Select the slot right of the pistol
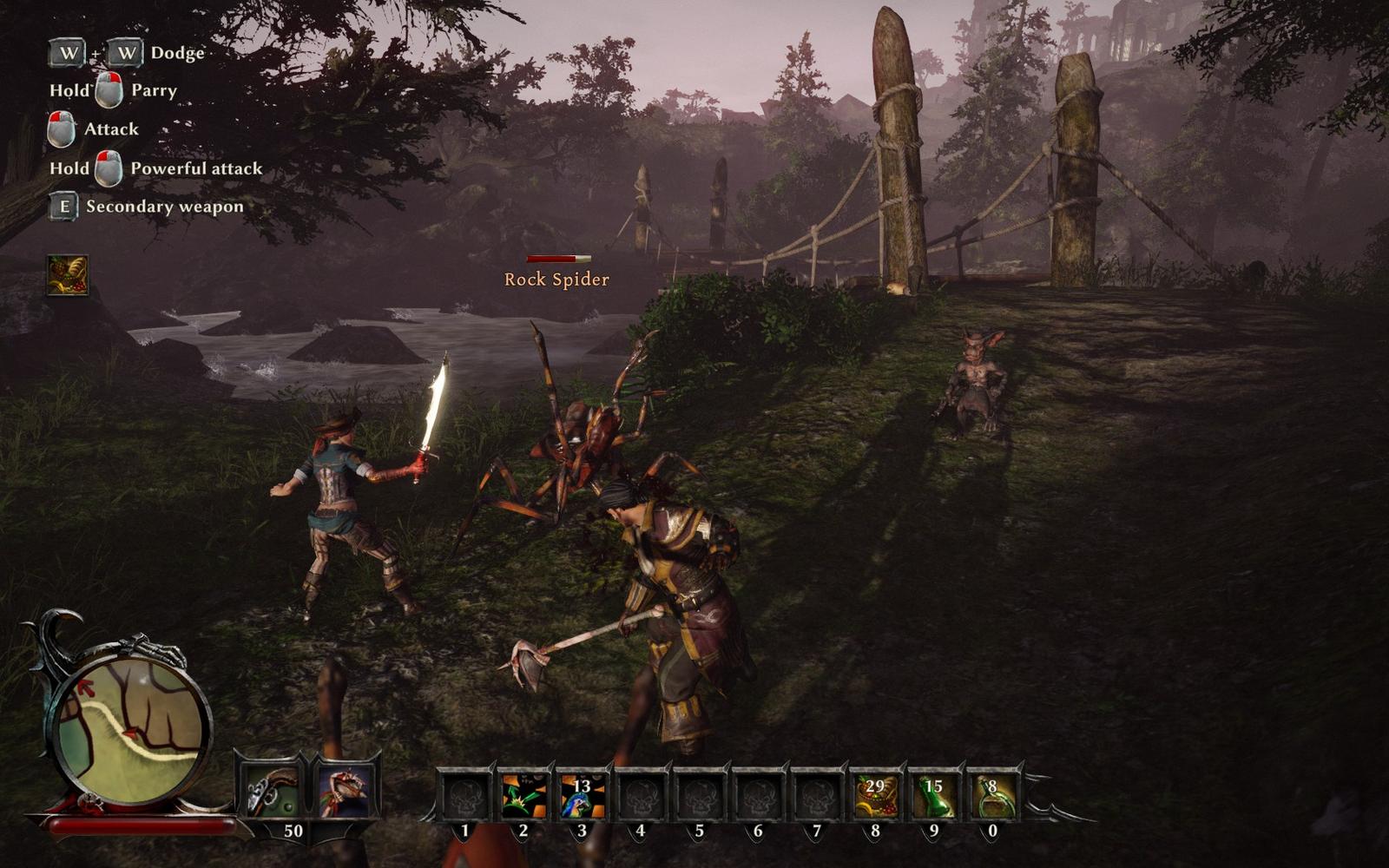The height and width of the screenshot is (868, 1389). pos(344,792)
